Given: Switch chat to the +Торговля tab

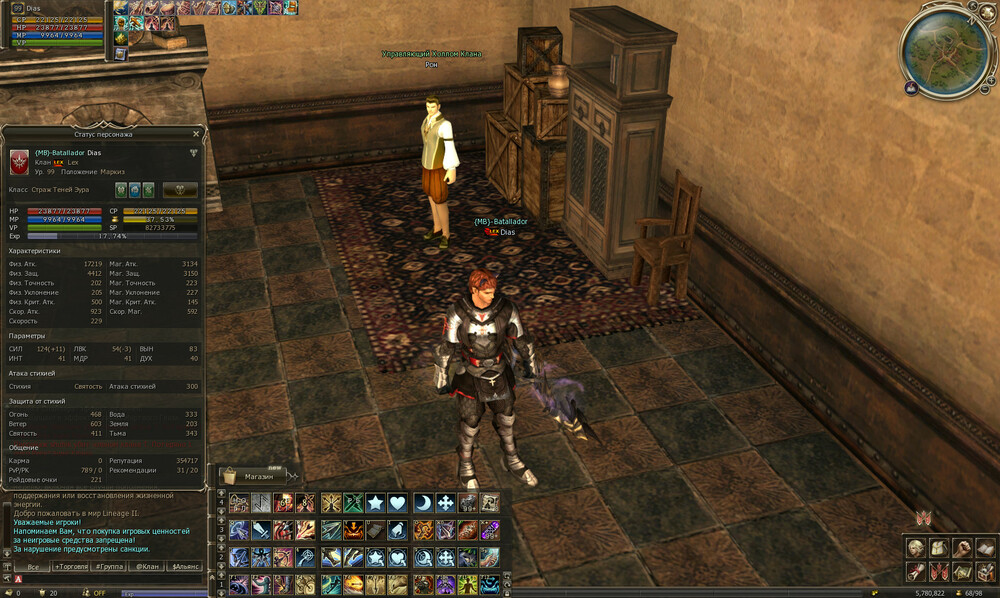Looking at the screenshot, I should pos(70,566).
